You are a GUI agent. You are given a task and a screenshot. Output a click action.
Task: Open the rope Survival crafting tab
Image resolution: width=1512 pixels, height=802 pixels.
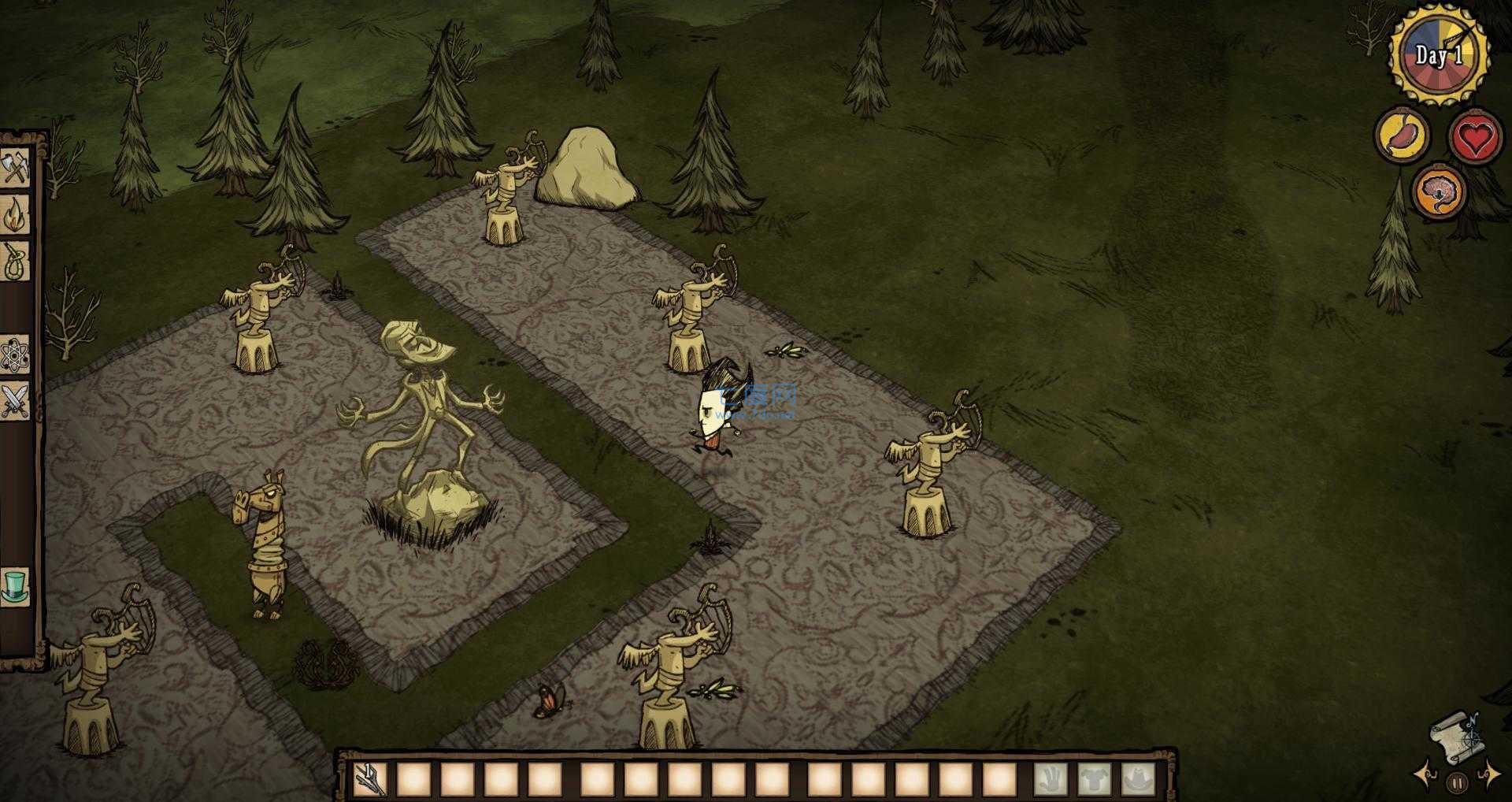16,261
